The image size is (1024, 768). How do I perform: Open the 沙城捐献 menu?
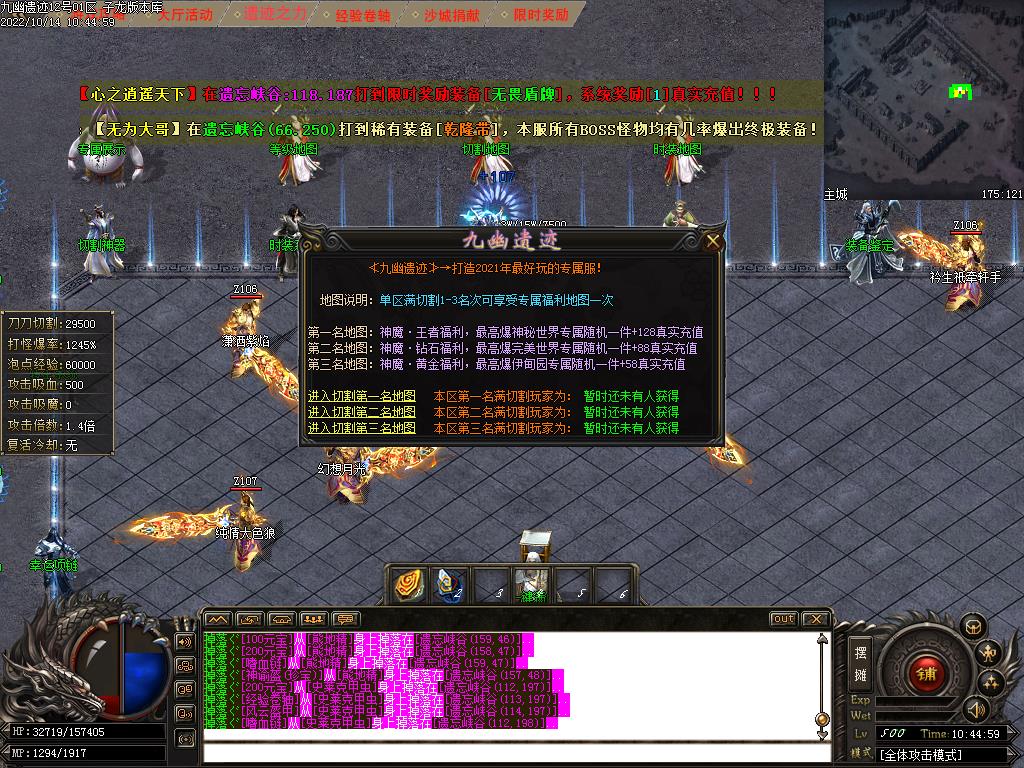click(x=452, y=15)
